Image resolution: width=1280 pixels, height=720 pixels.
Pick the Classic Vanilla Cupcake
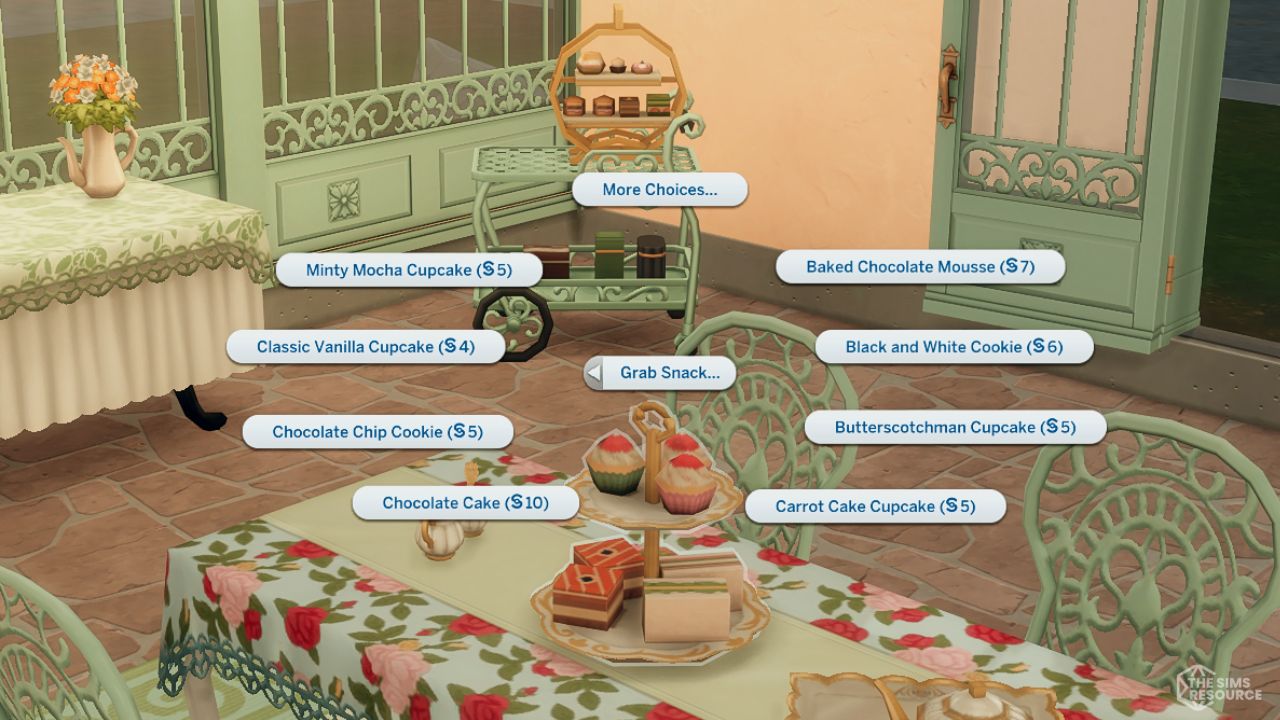[x=366, y=346]
